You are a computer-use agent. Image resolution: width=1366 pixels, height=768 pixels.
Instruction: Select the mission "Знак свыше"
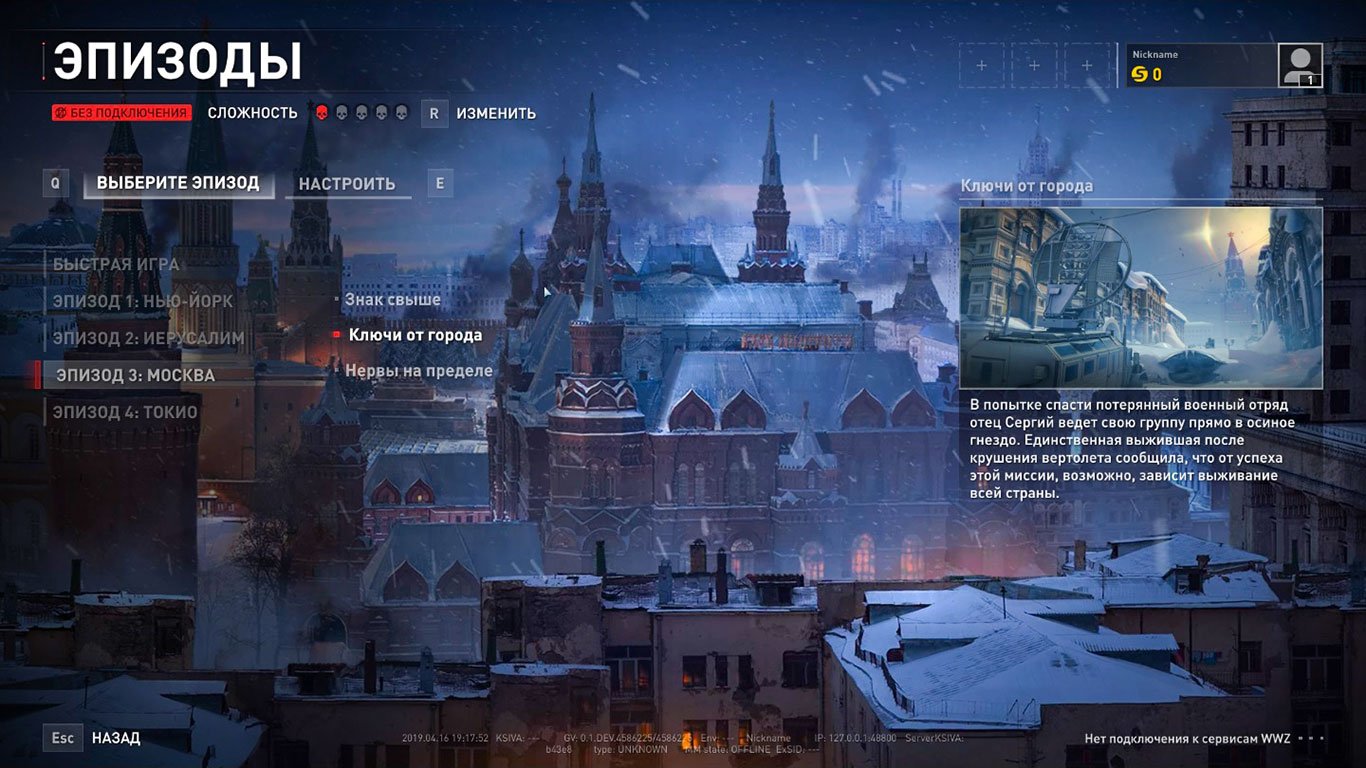392,299
